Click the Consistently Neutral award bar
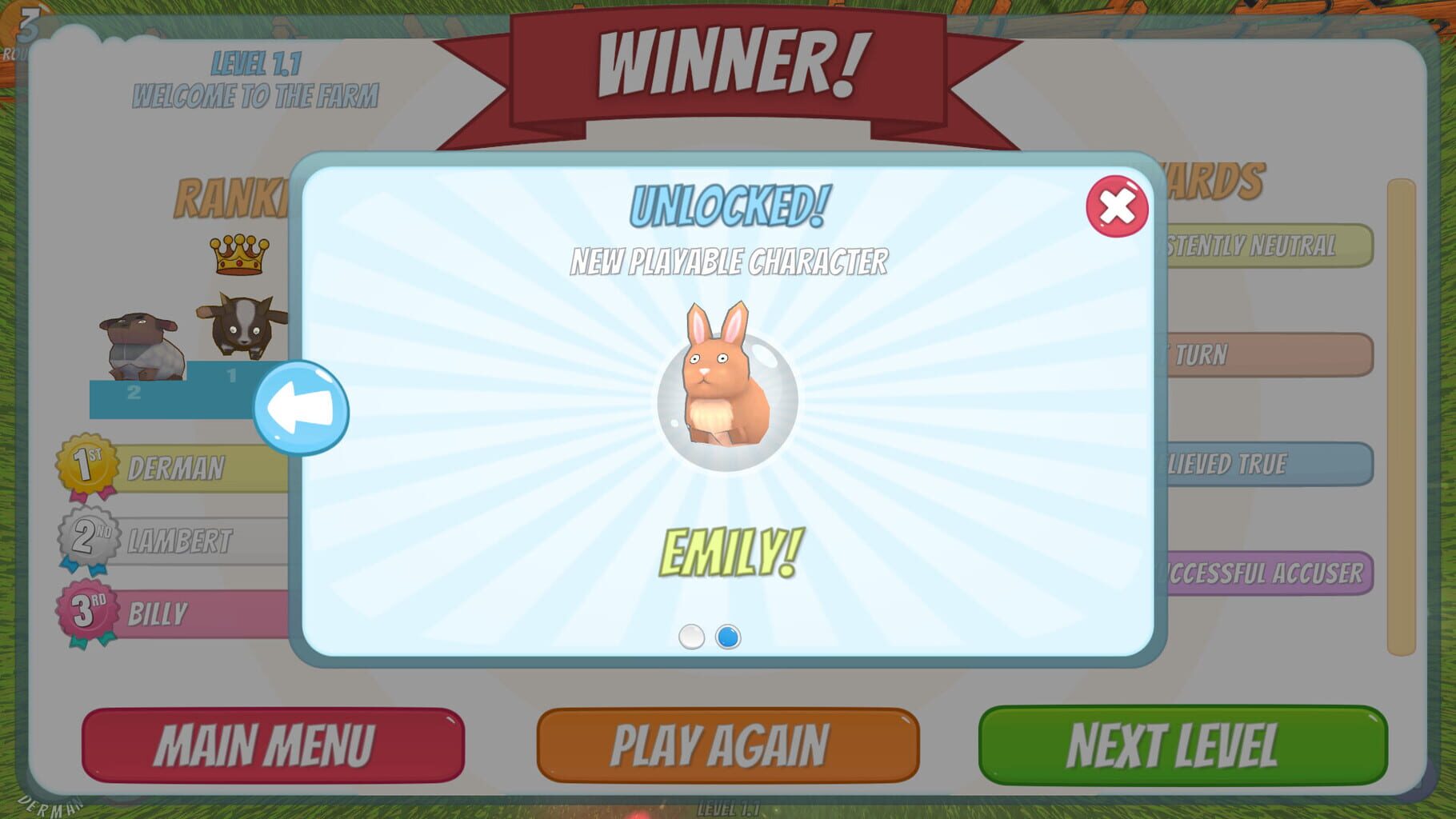The image size is (1456, 819). pyautogui.click(x=1280, y=246)
